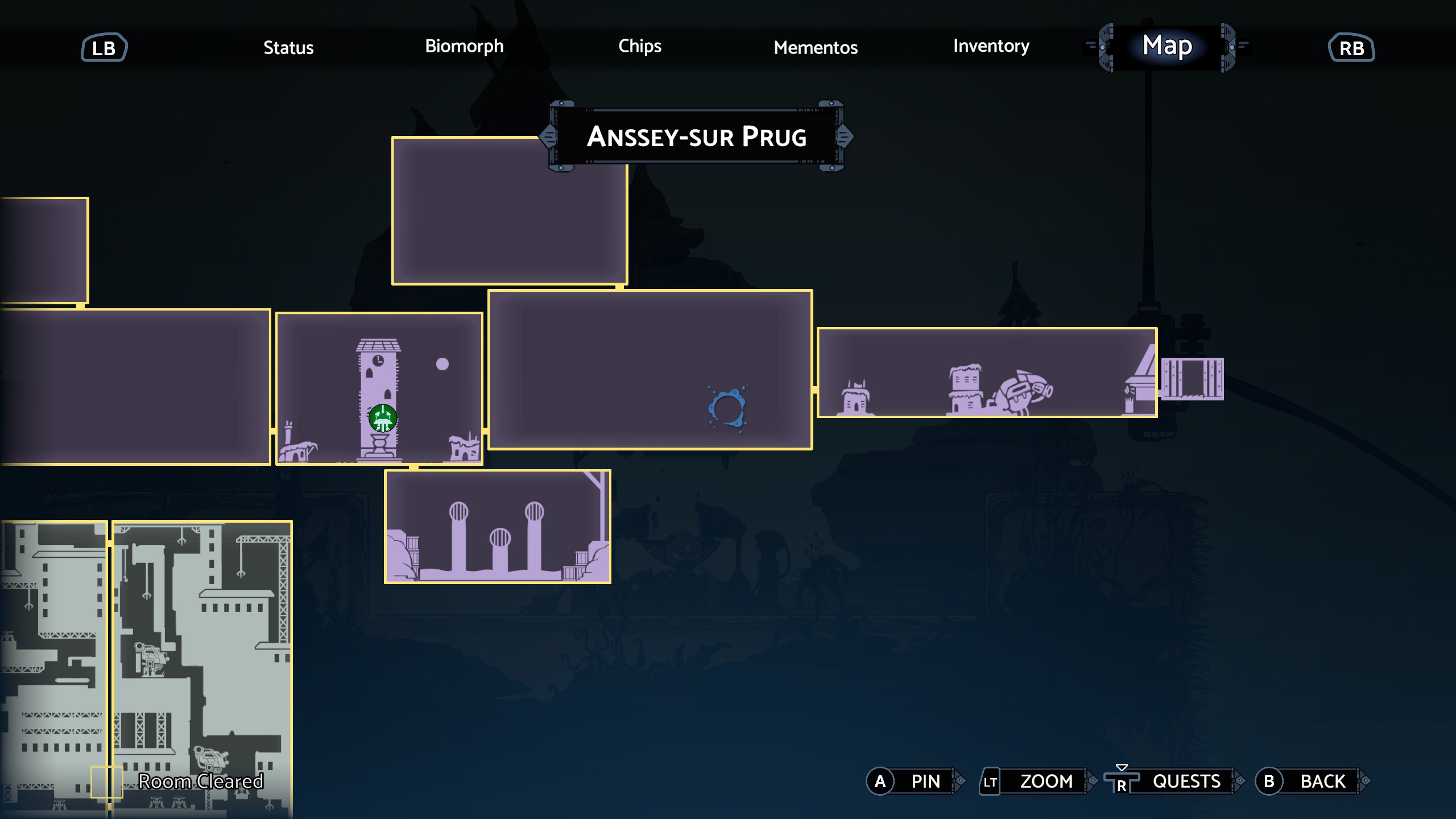Viewport: 1456px width, 819px height.
Task: Click the green fast-travel marker on the map
Action: coord(383,418)
